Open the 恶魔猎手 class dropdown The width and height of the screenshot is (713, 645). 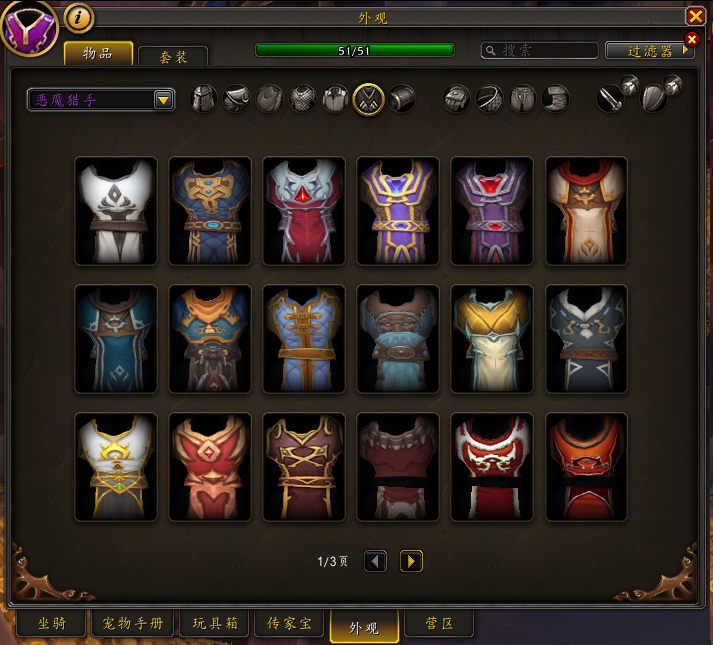pos(164,99)
